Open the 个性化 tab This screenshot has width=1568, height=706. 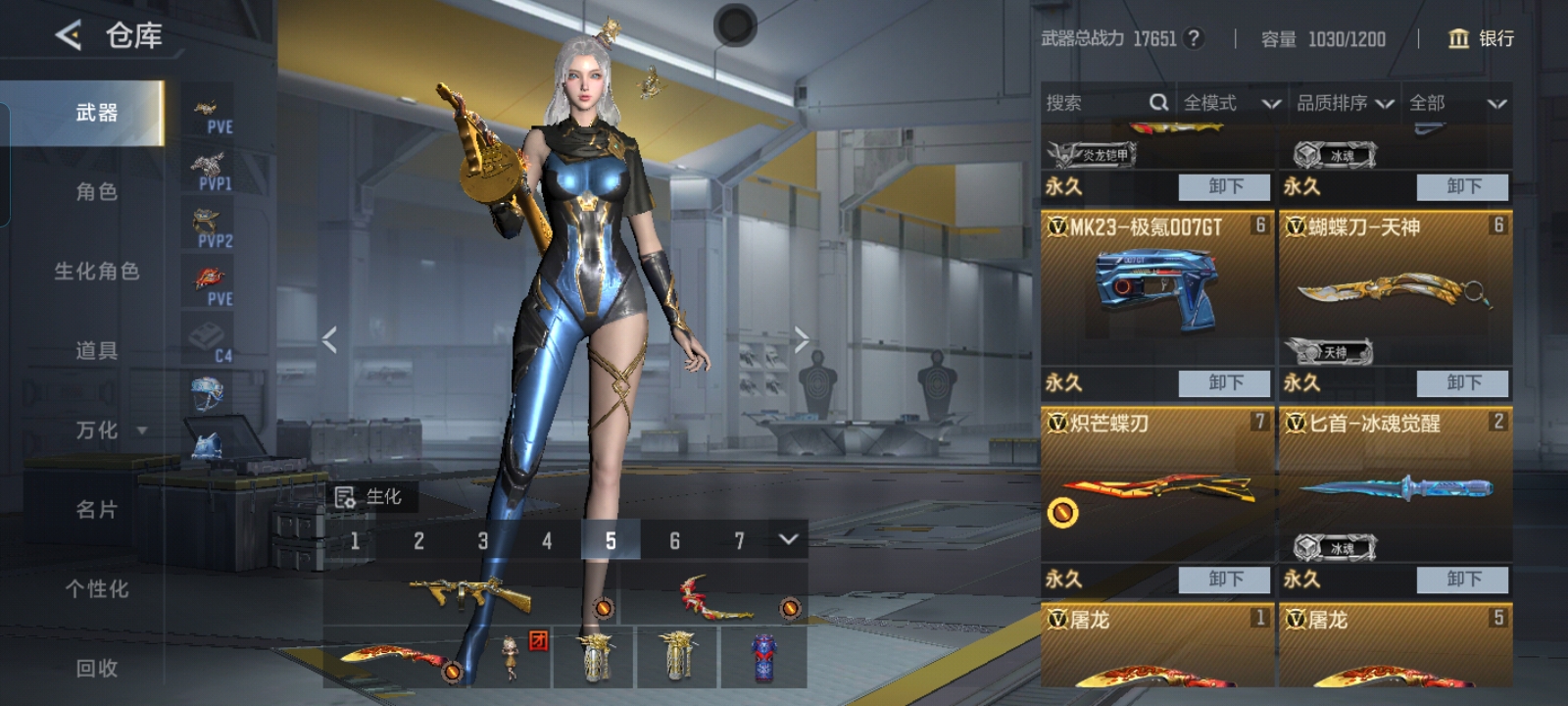pos(96,588)
